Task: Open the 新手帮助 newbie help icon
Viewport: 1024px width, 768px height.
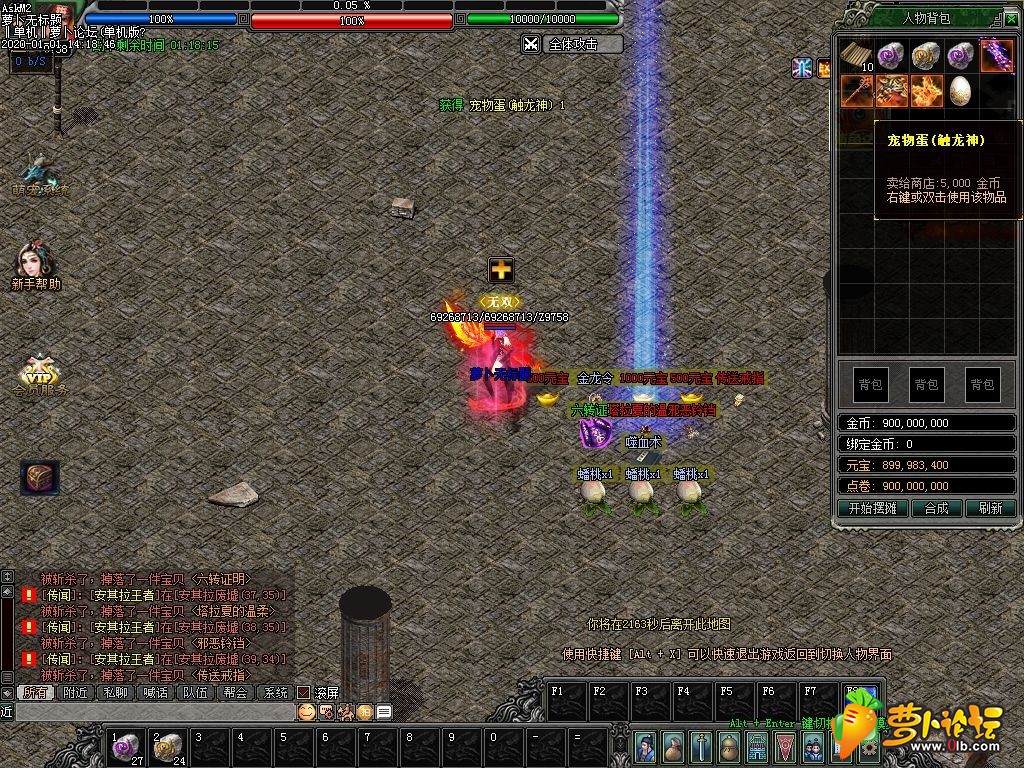Action: point(36,265)
